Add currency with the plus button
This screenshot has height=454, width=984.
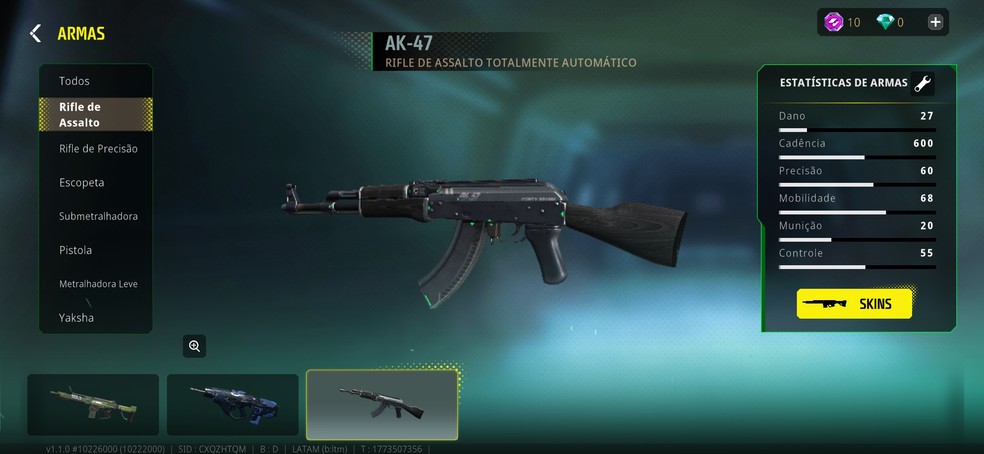click(x=935, y=22)
